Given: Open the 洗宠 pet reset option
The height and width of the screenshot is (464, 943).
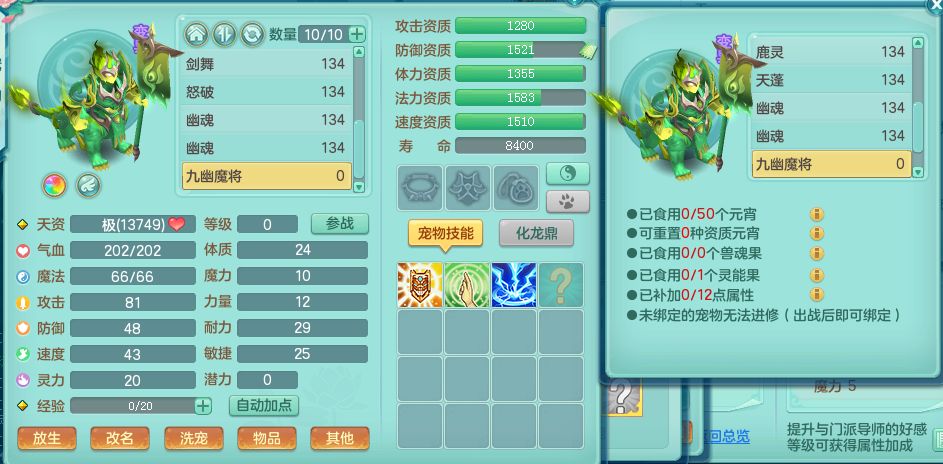Looking at the screenshot, I should click(x=193, y=438).
